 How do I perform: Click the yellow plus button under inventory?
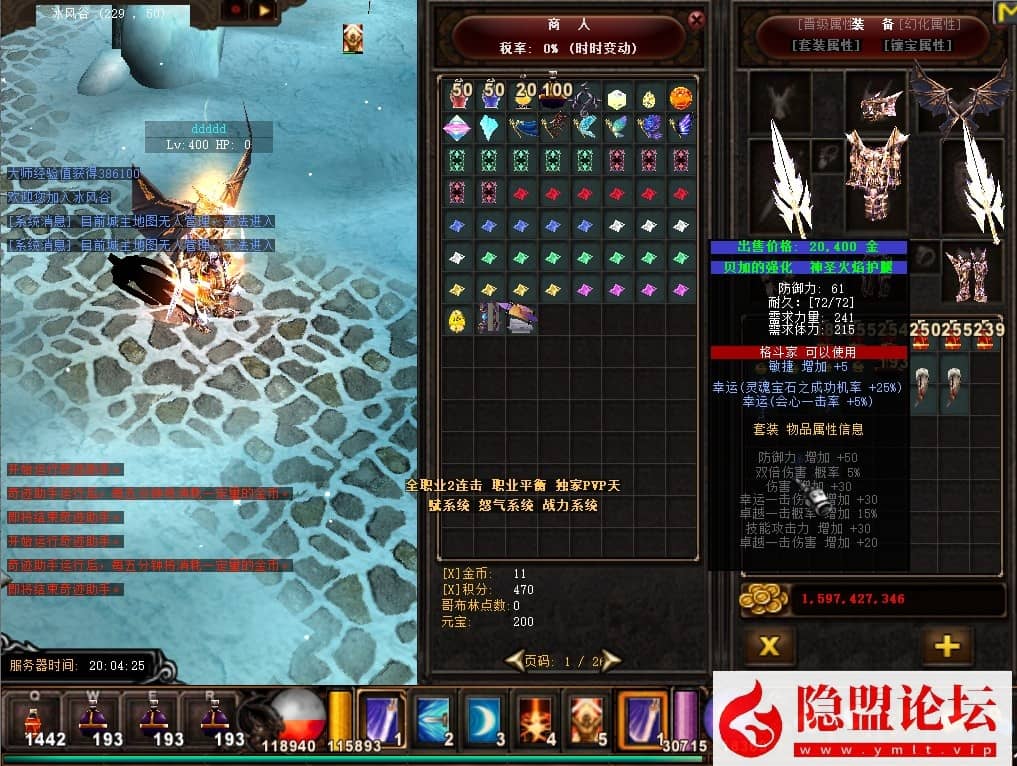946,646
